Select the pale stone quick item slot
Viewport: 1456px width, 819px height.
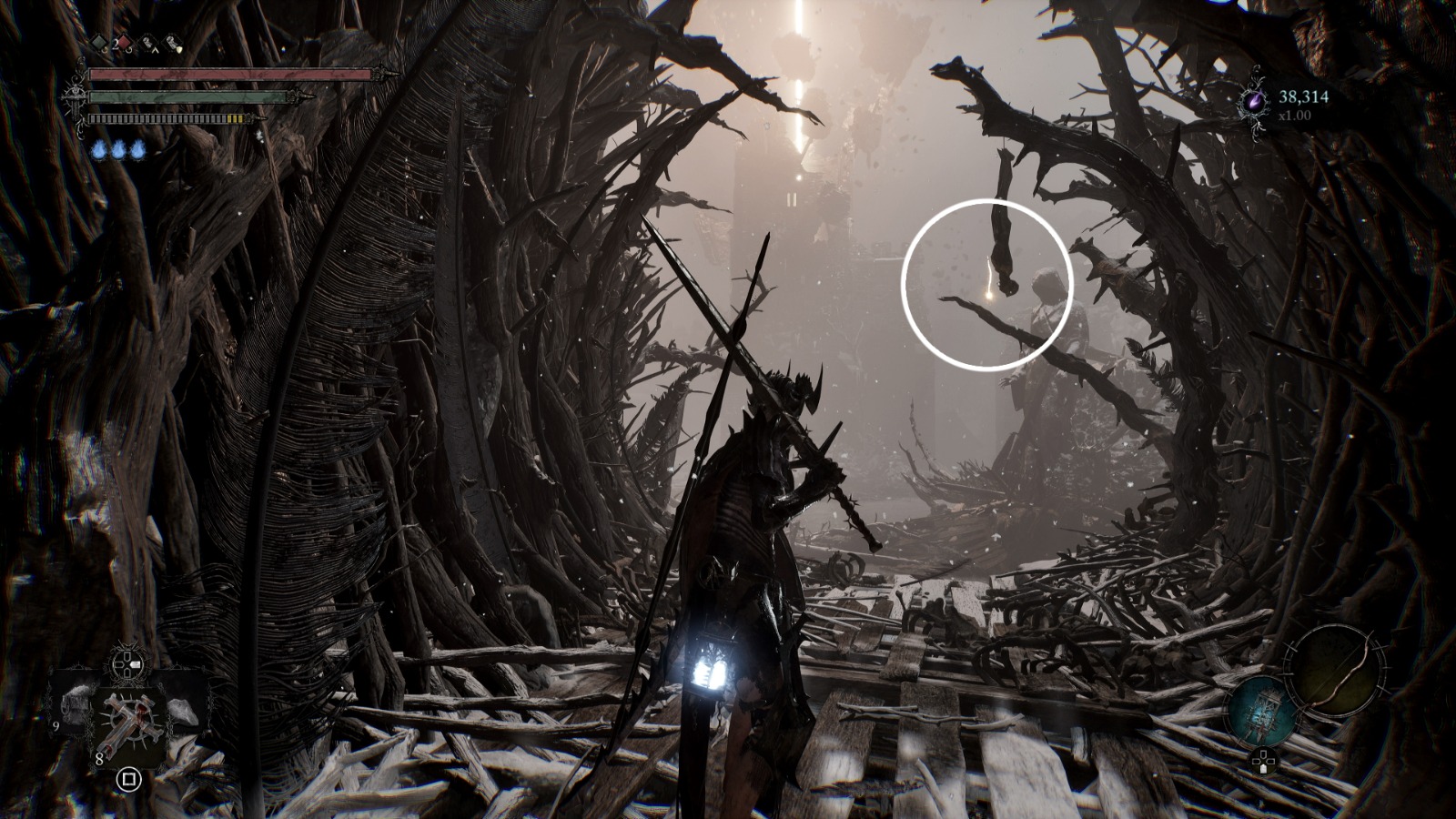(x=181, y=712)
